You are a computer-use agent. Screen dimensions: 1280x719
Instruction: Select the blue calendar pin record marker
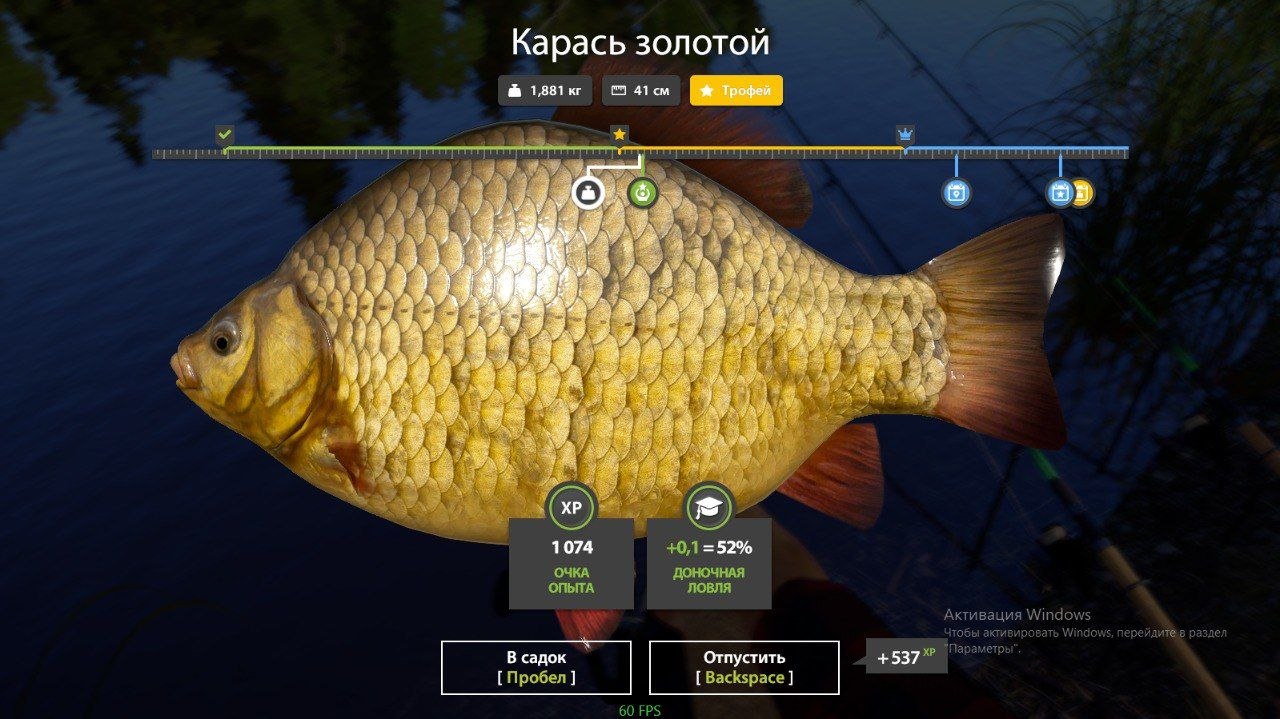coord(956,192)
